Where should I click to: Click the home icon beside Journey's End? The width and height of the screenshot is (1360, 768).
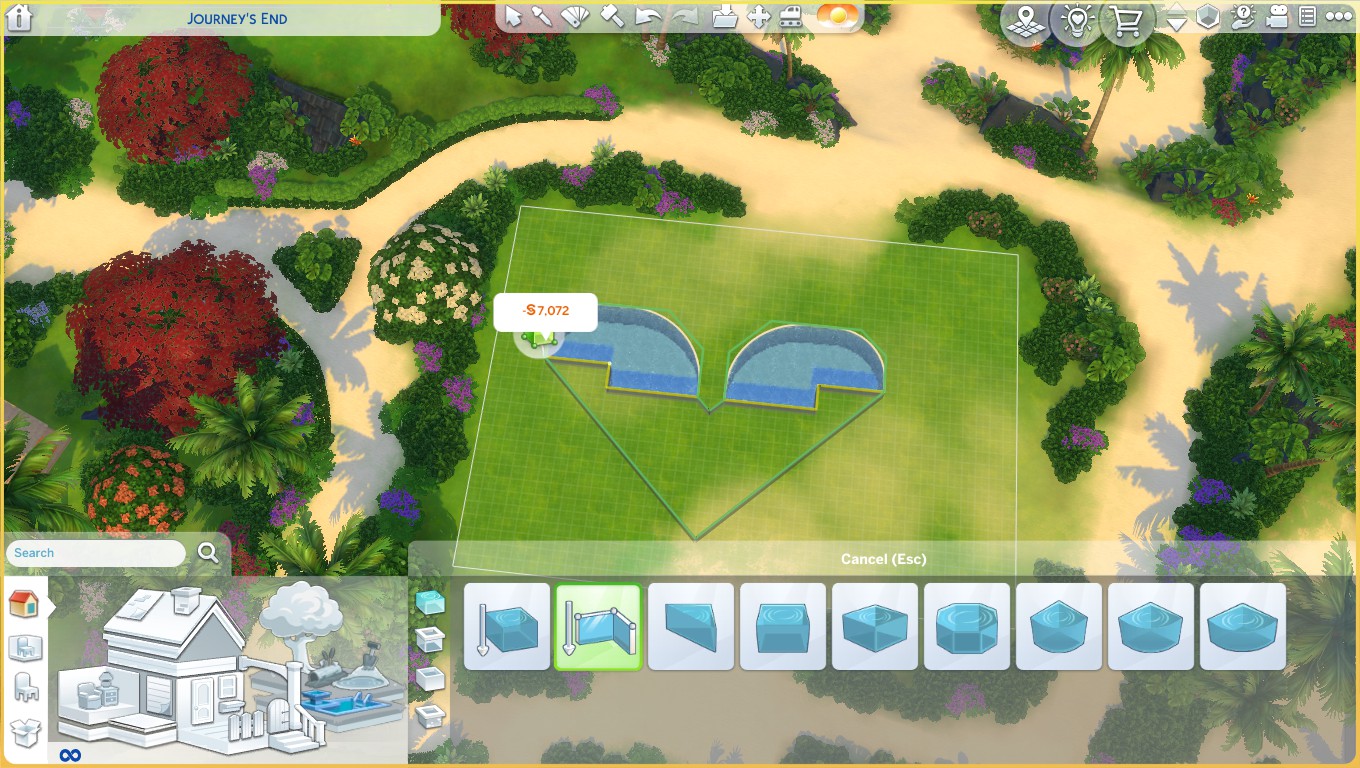pyautogui.click(x=19, y=18)
